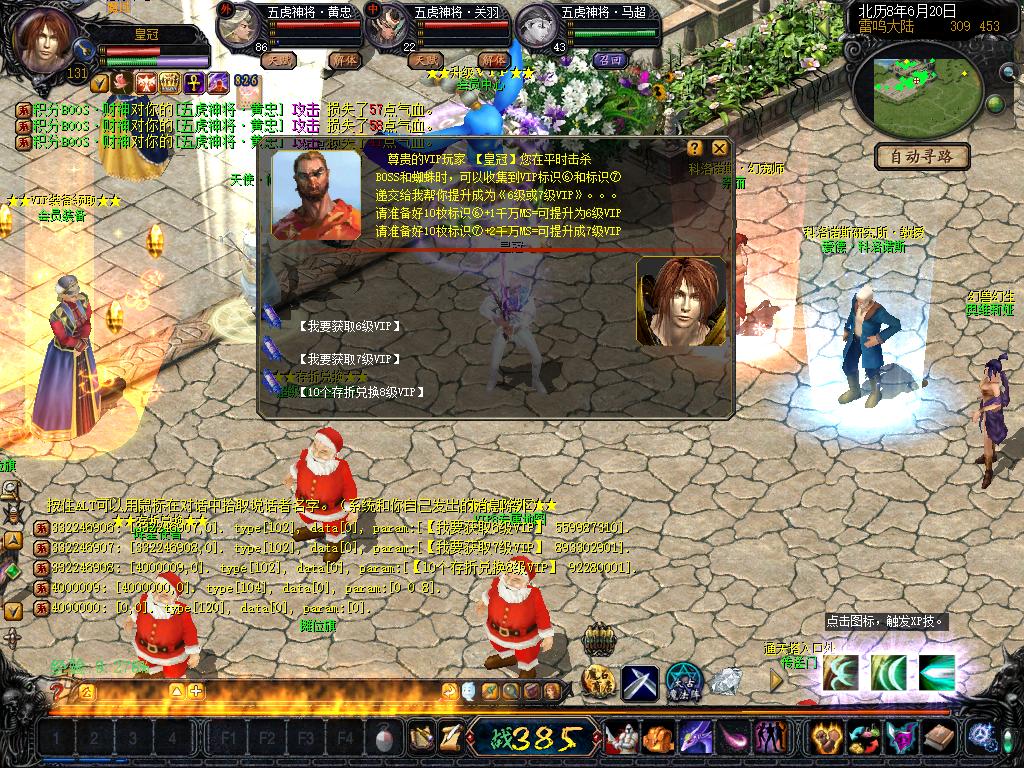Click the ankh buff icon under the player bars
1024x768 pixels.
[x=193, y=82]
